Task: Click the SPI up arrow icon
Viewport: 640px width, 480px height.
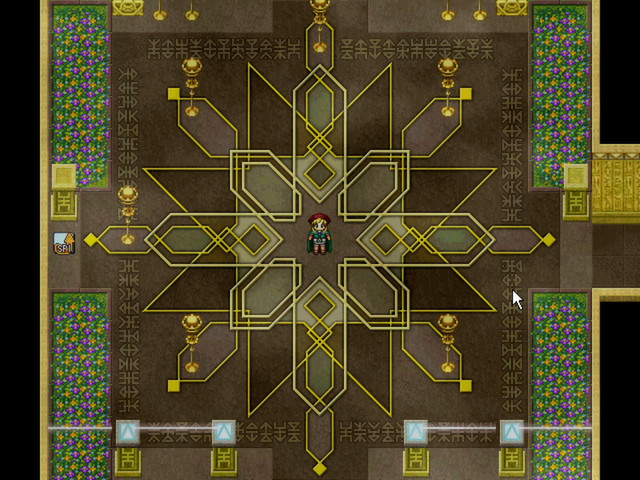Action: 63,242
